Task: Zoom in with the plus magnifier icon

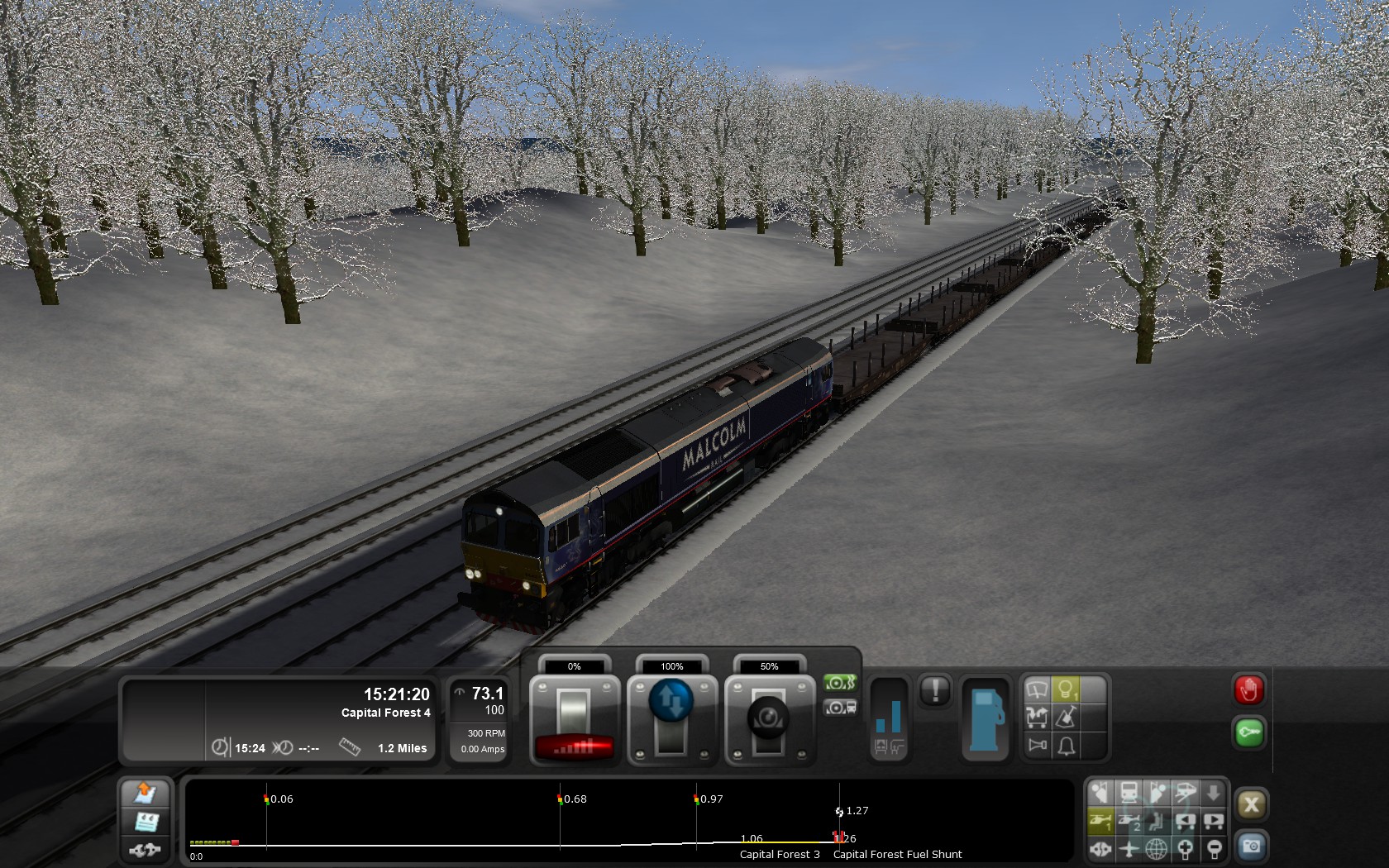Action: pyautogui.click(x=1185, y=849)
